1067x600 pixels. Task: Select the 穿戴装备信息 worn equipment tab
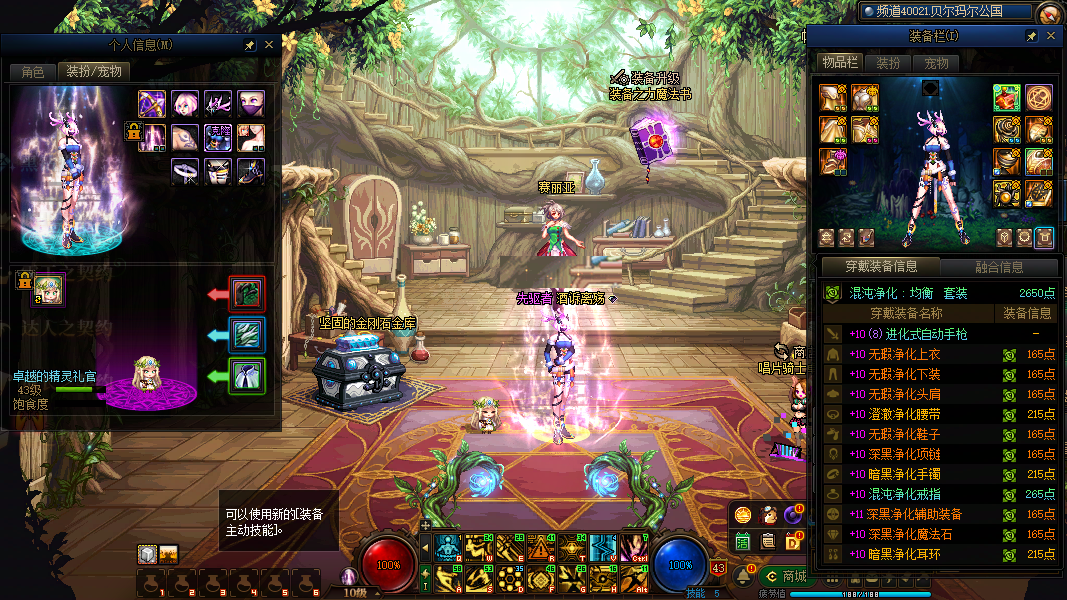881,267
